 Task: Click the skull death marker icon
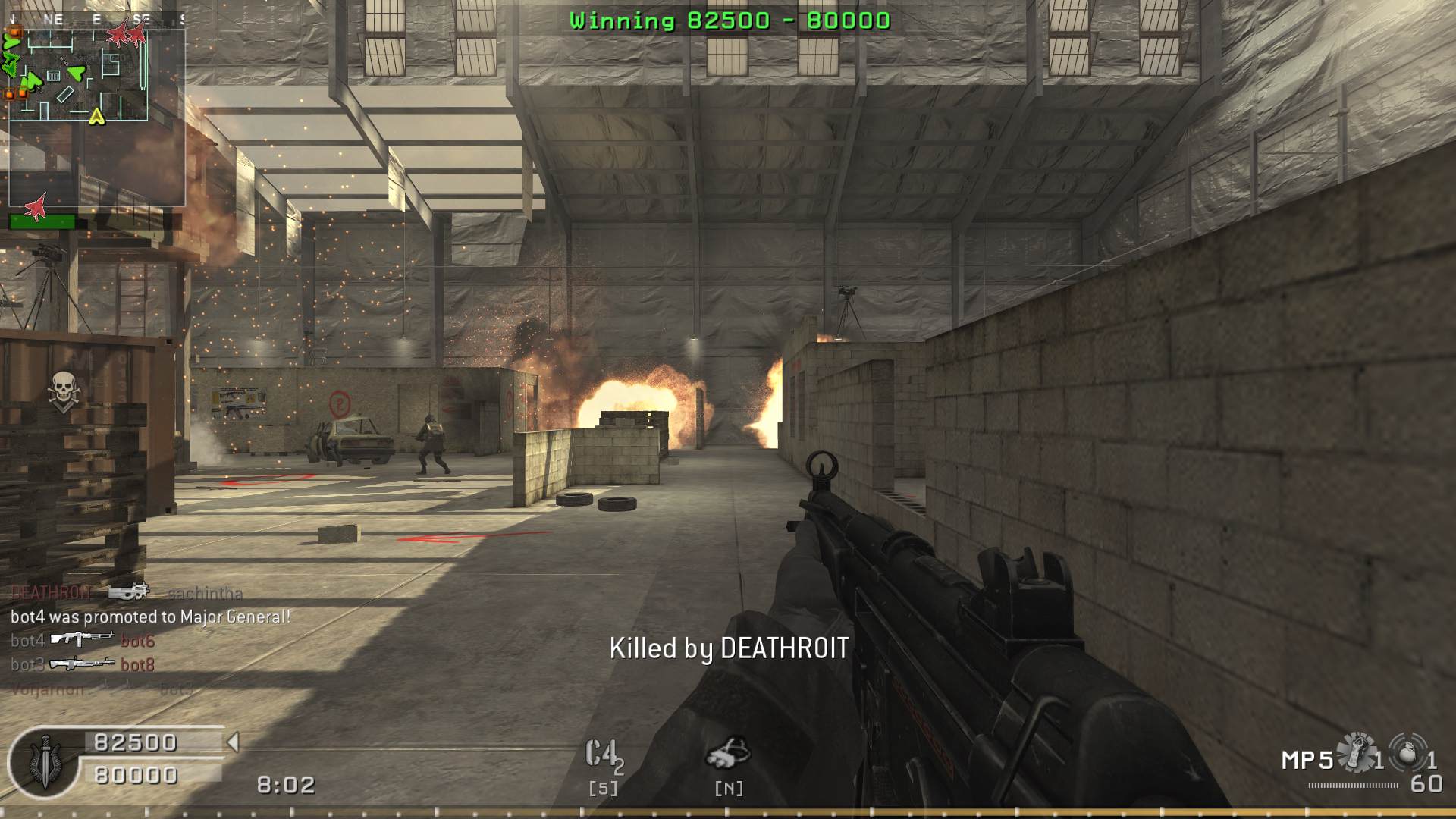coord(64,391)
